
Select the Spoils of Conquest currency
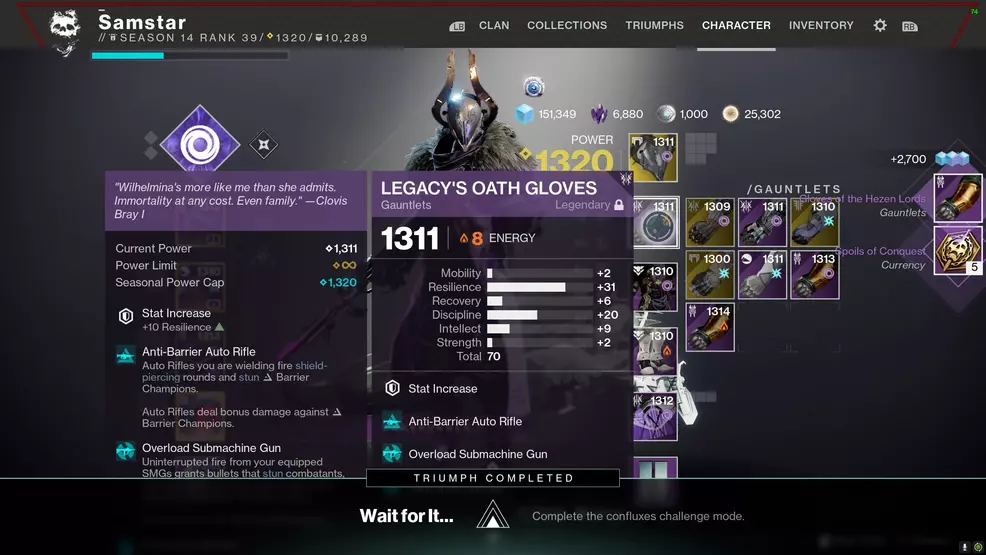[x=958, y=251]
